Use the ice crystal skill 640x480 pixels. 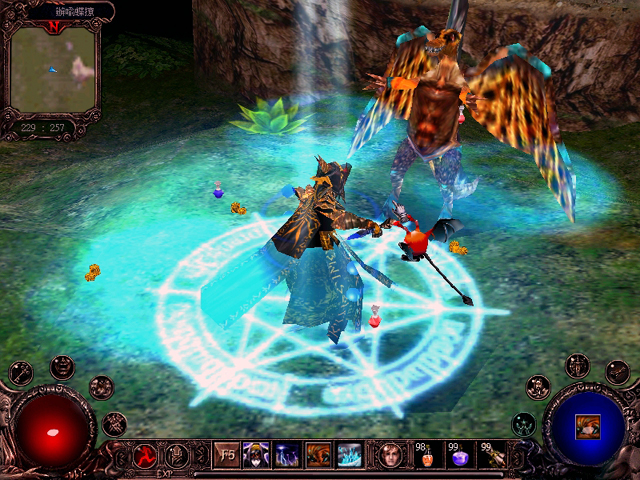[349, 455]
